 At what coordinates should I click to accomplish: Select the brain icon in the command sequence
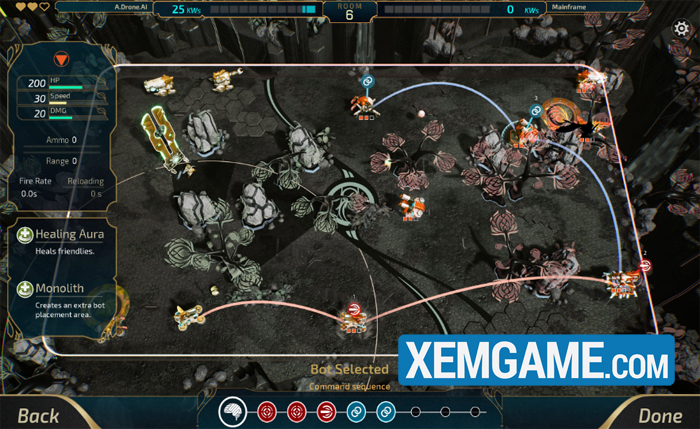coord(233,411)
